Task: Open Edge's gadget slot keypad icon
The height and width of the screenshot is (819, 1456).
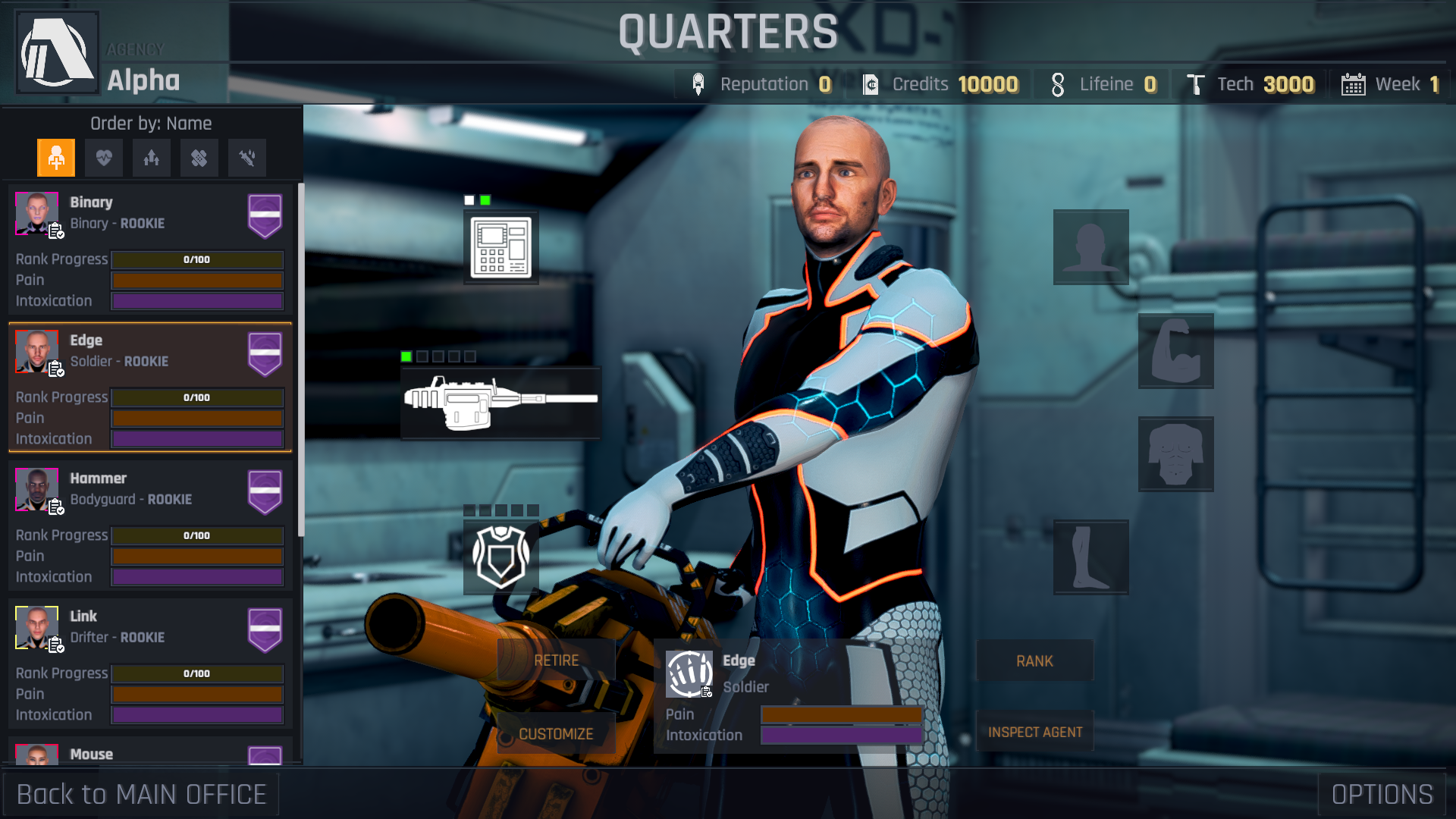Action: coord(500,248)
